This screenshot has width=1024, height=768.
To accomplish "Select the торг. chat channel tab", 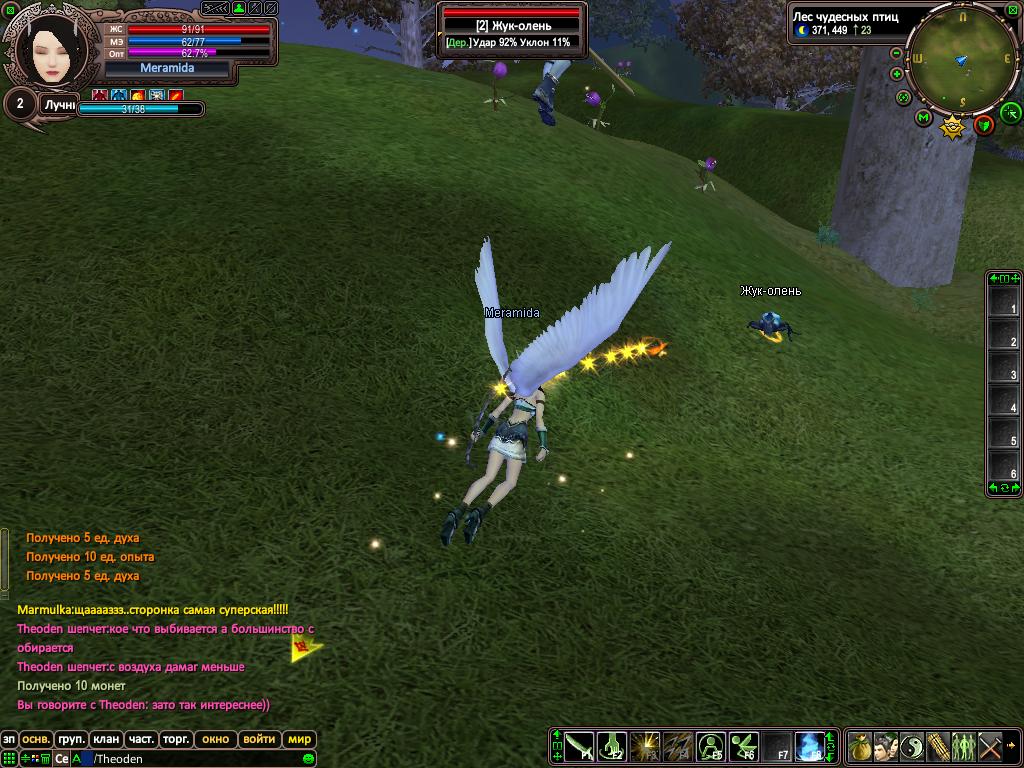I will (x=176, y=740).
